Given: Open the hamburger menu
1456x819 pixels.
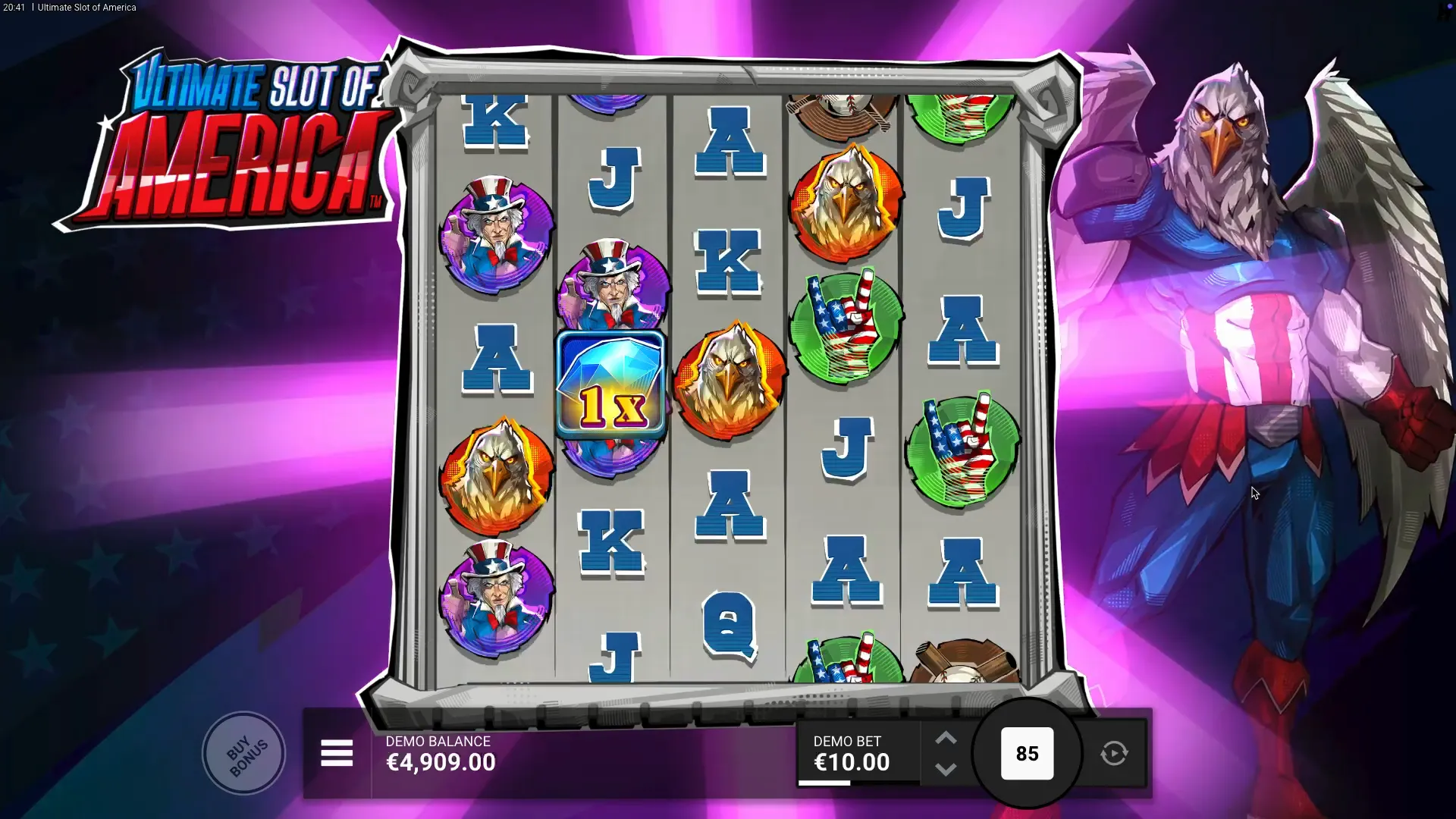Looking at the screenshot, I should (337, 754).
